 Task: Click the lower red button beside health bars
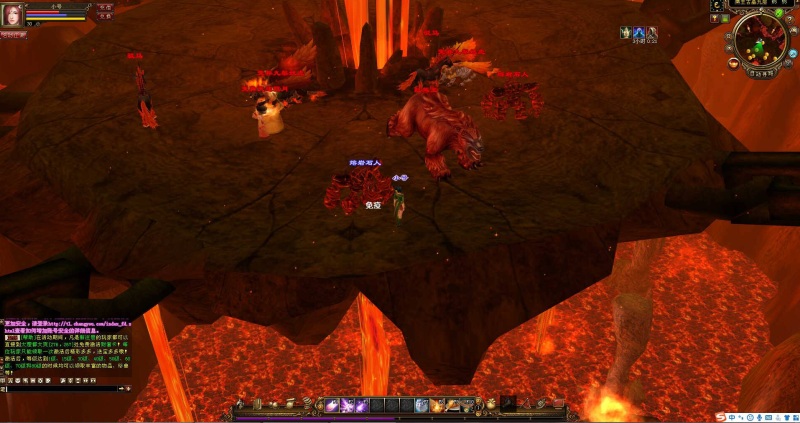tap(106, 16)
